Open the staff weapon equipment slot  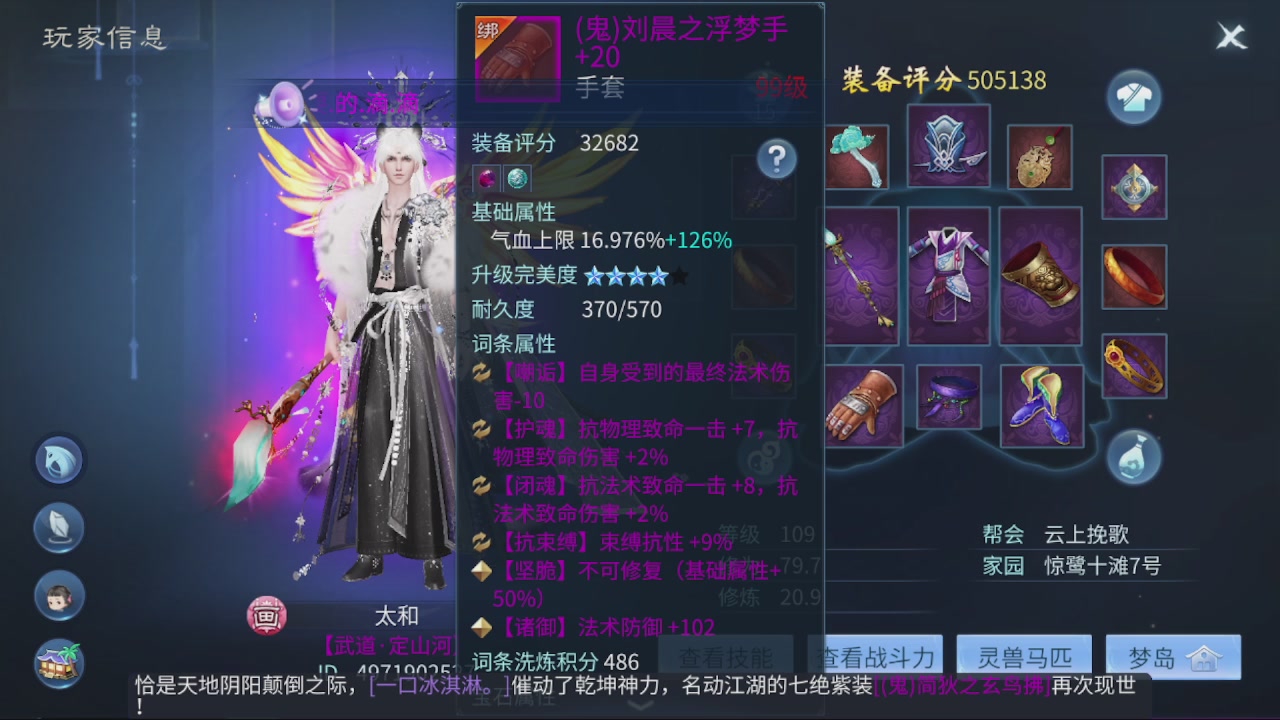pos(862,275)
